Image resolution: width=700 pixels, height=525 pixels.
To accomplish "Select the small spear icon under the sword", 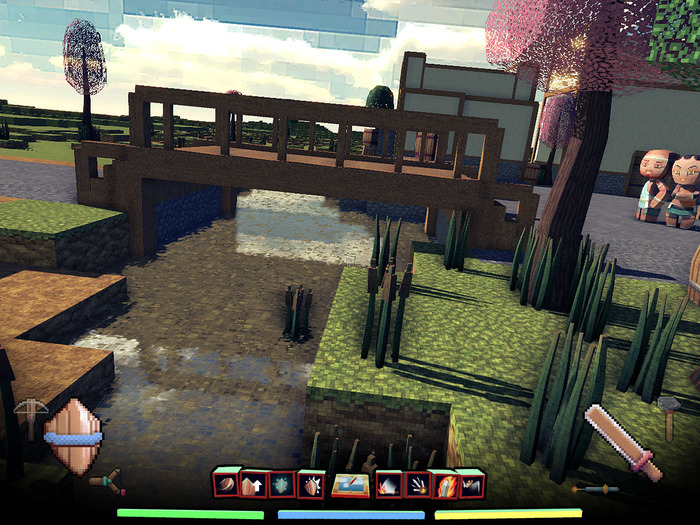I will point(594,489).
